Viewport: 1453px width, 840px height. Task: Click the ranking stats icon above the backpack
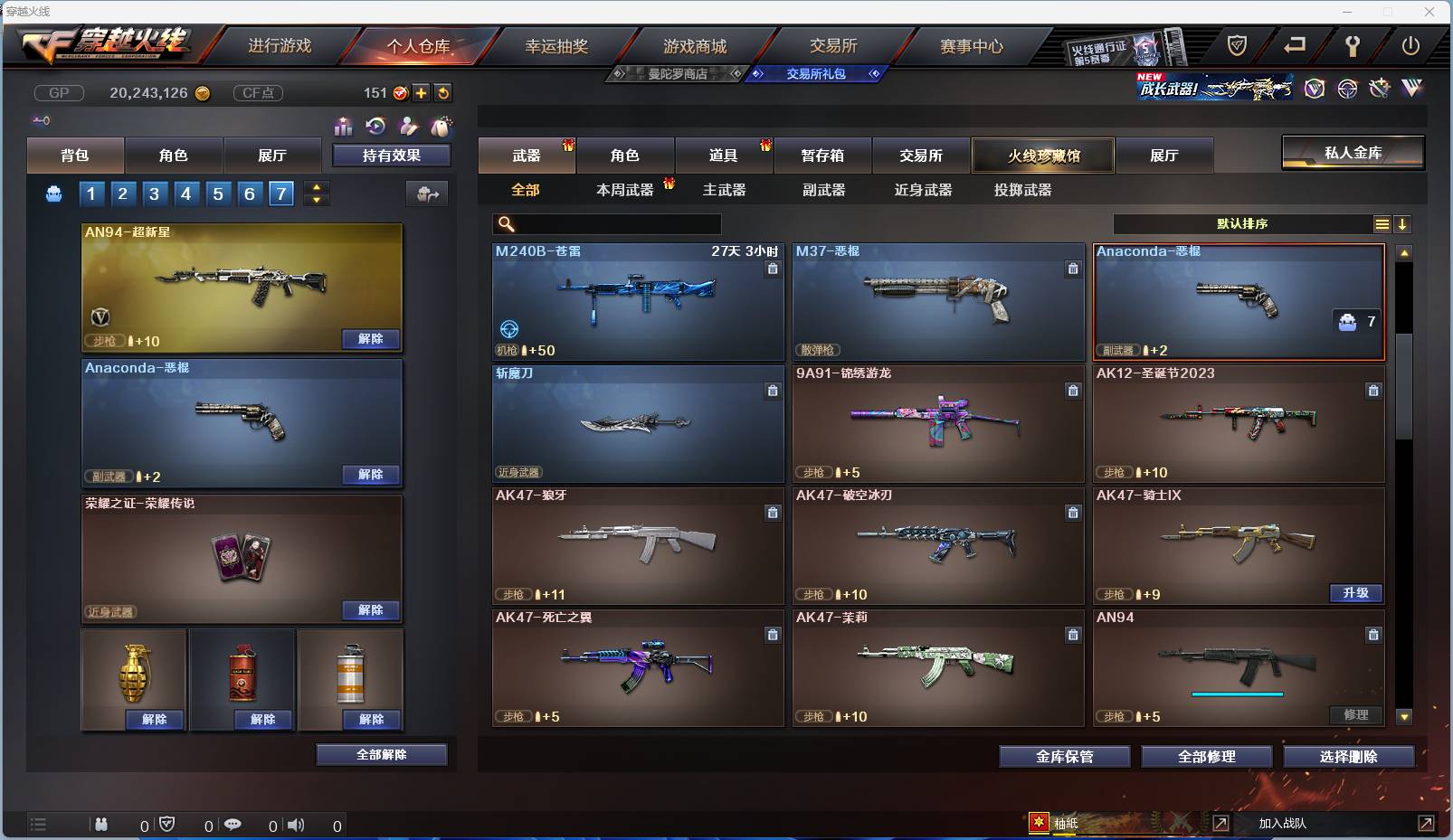point(344,127)
